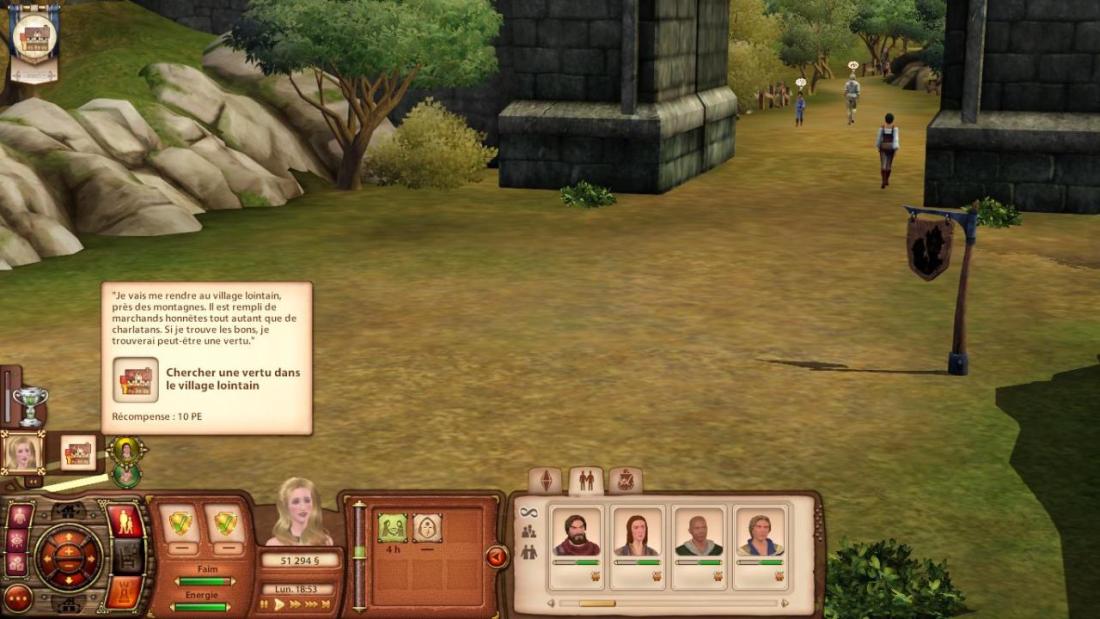This screenshot has height=619, width=1100.
Task: Open the quest icon beside the hero portrait
Action: tap(78, 453)
